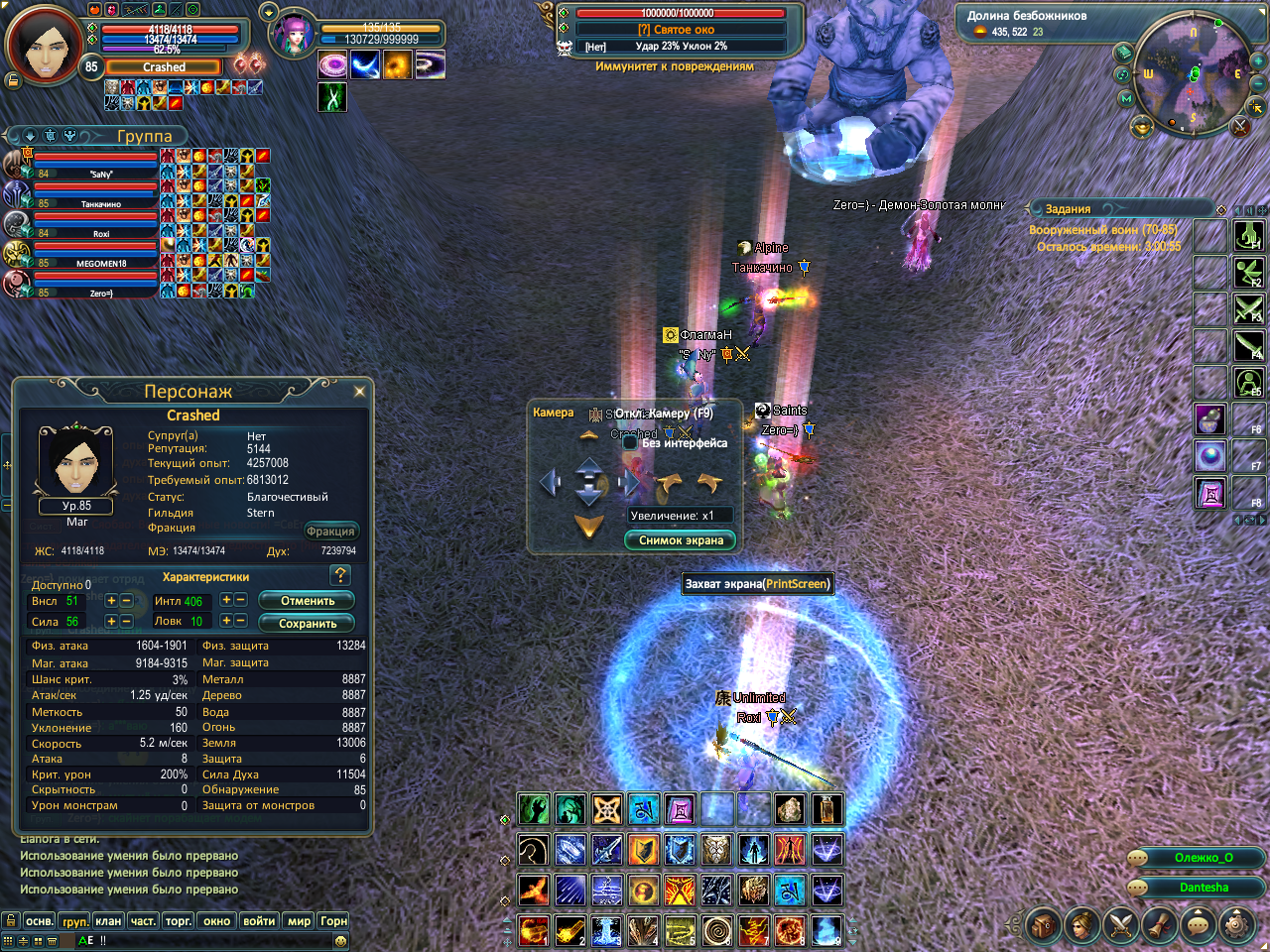Viewport: 1270px width, 952px height.
Task: Switch to the клан chat tab
Action: click(x=108, y=921)
